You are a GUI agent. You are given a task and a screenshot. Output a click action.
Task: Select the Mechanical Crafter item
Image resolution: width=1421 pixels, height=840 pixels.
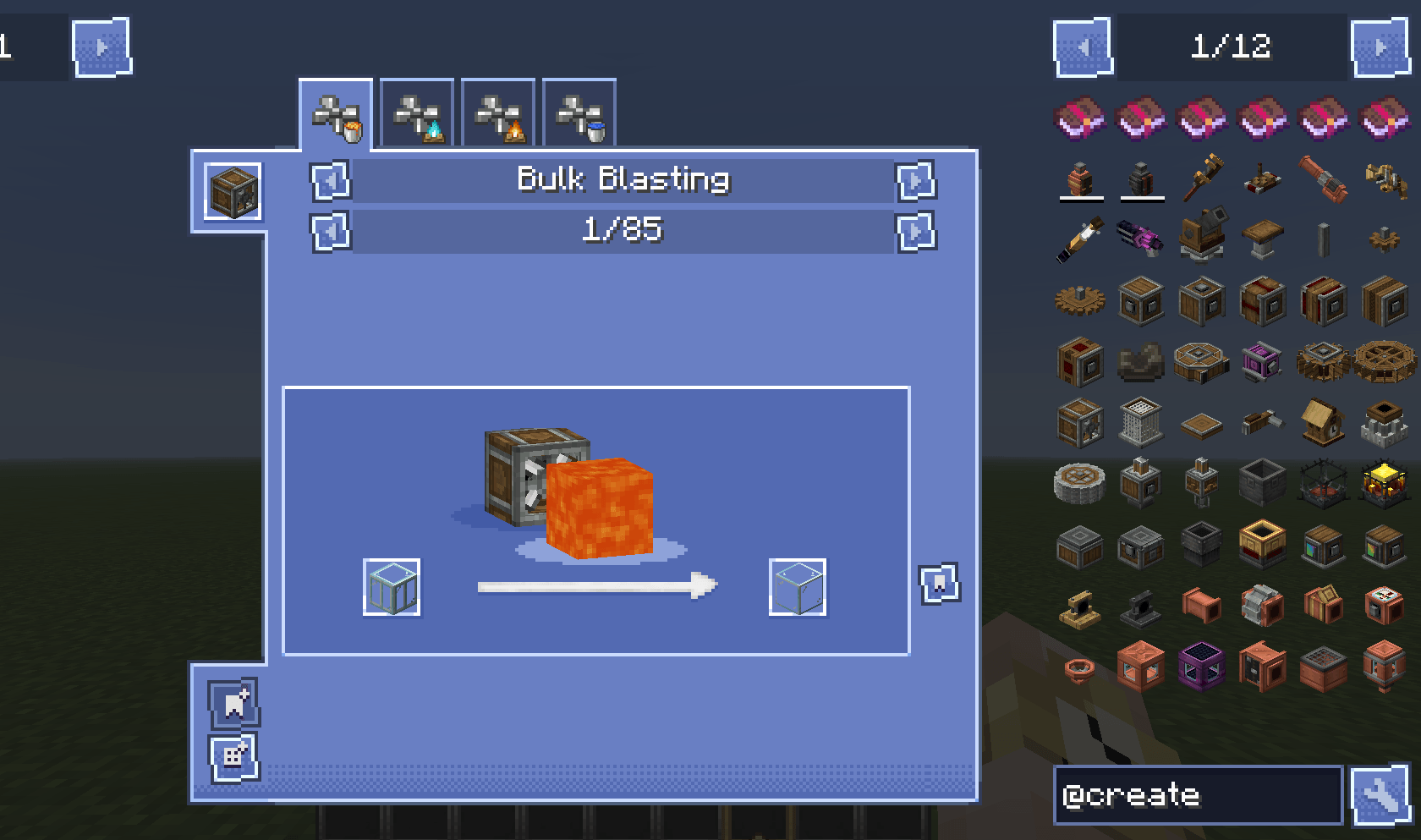click(x=1261, y=361)
